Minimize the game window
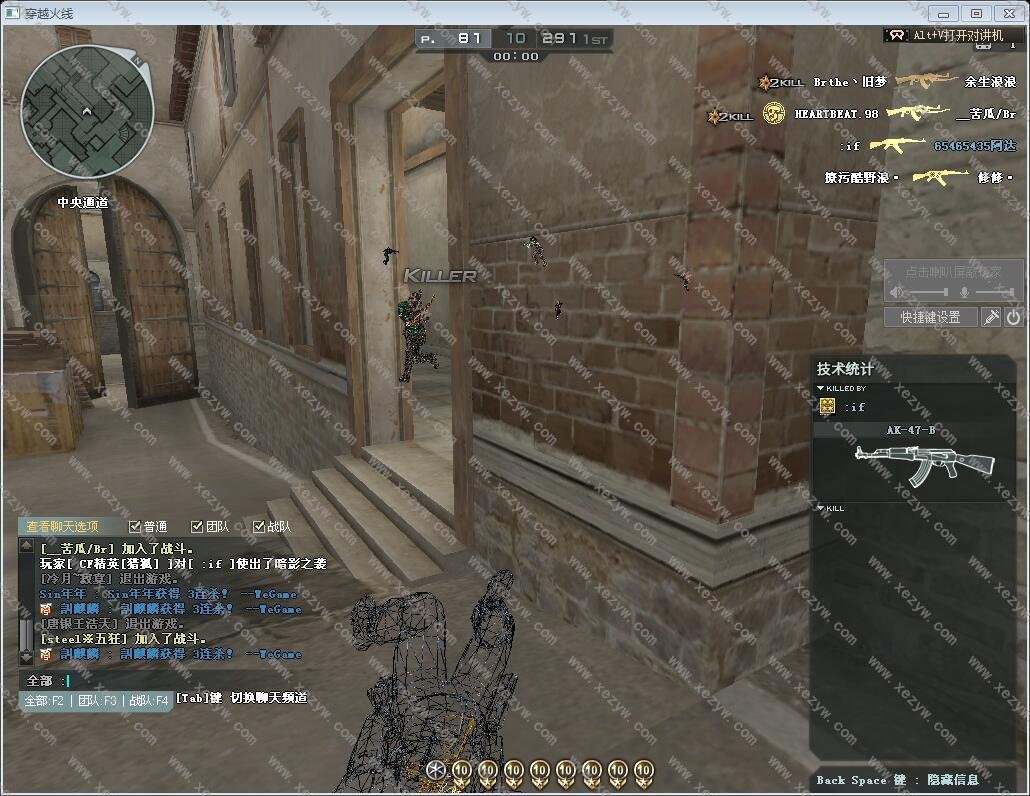The image size is (1030, 796). coord(944,13)
